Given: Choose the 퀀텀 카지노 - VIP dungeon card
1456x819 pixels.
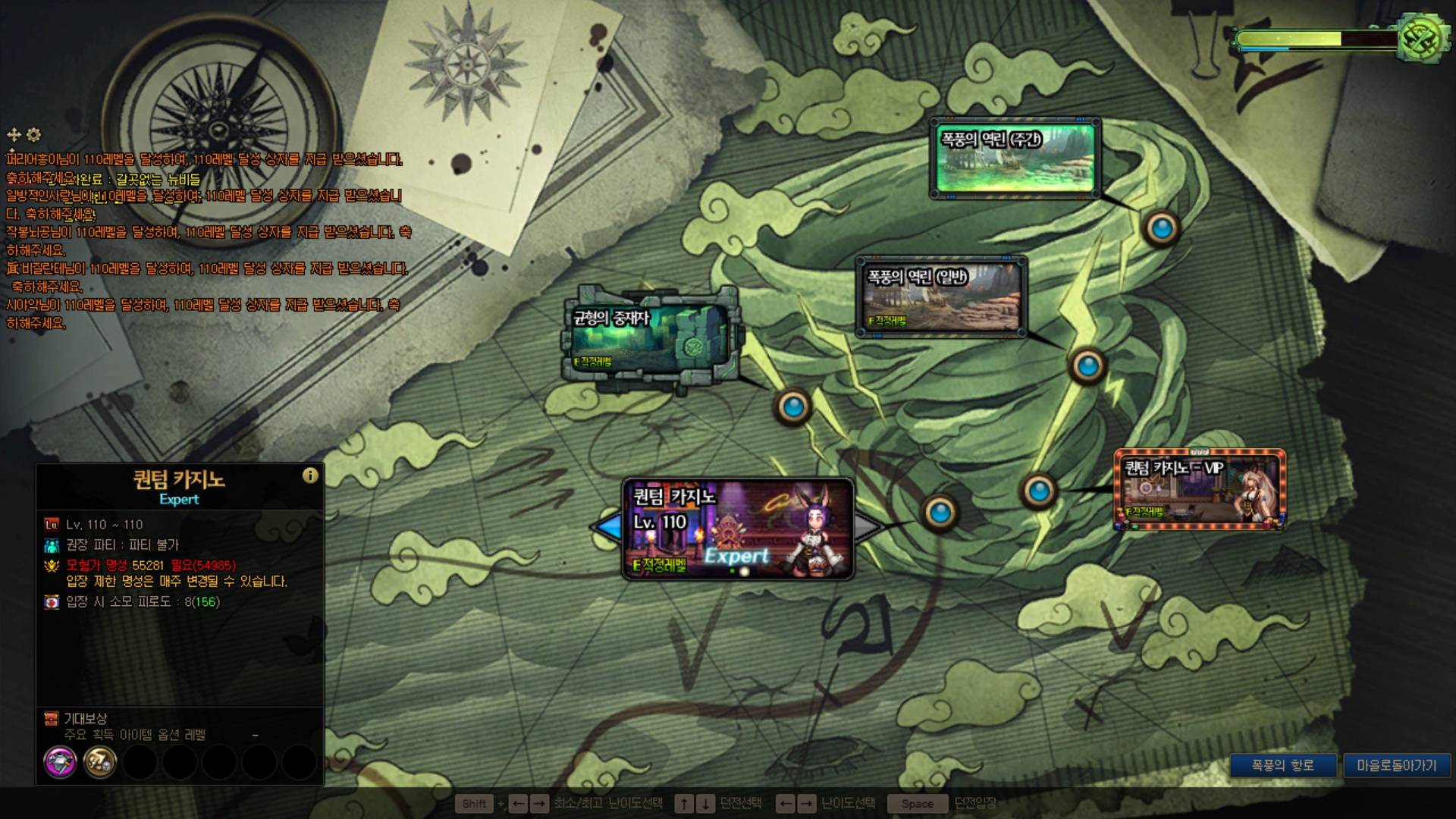Looking at the screenshot, I should click(1199, 490).
